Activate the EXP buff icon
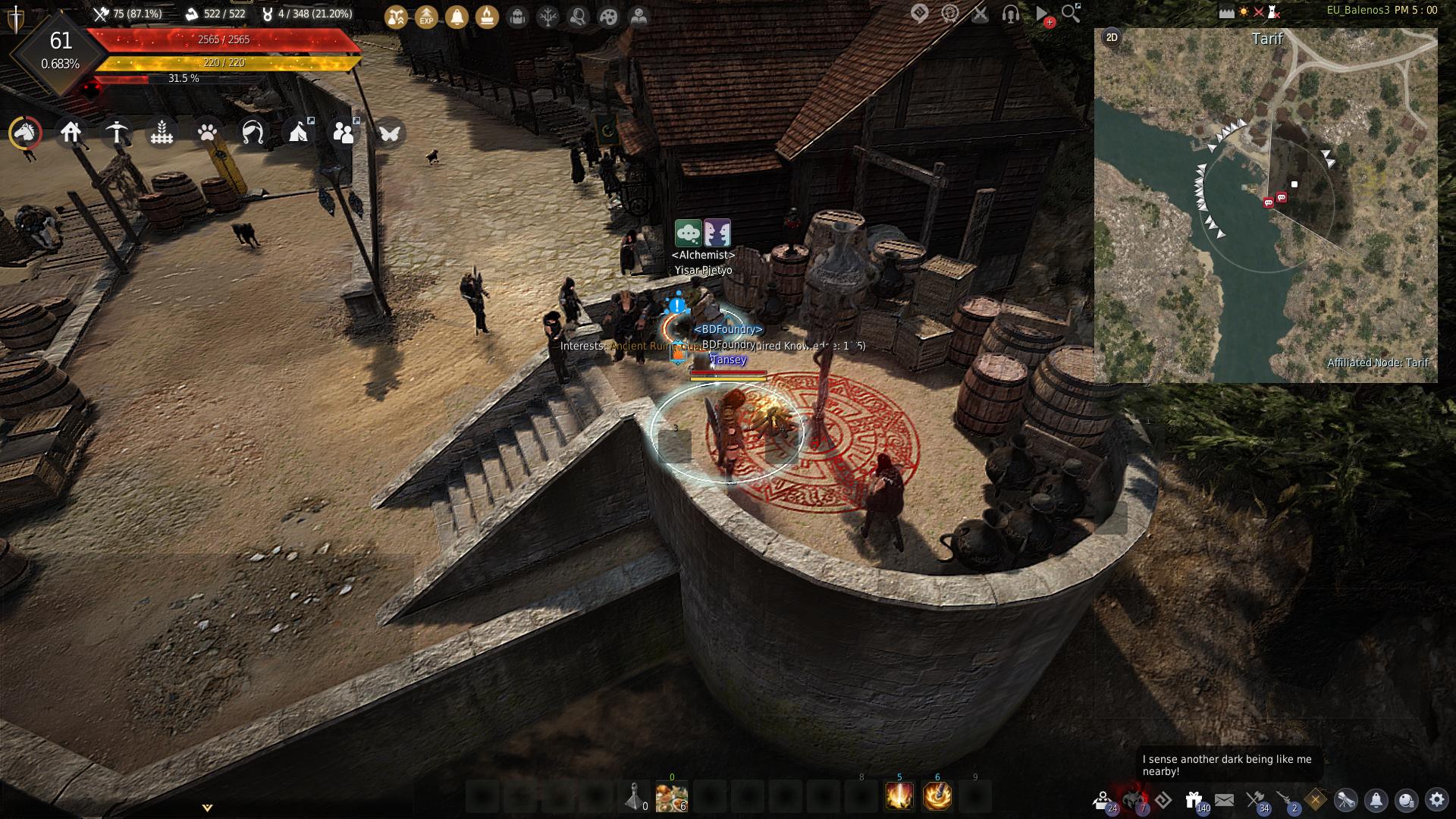The image size is (1456, 819). 426,16
